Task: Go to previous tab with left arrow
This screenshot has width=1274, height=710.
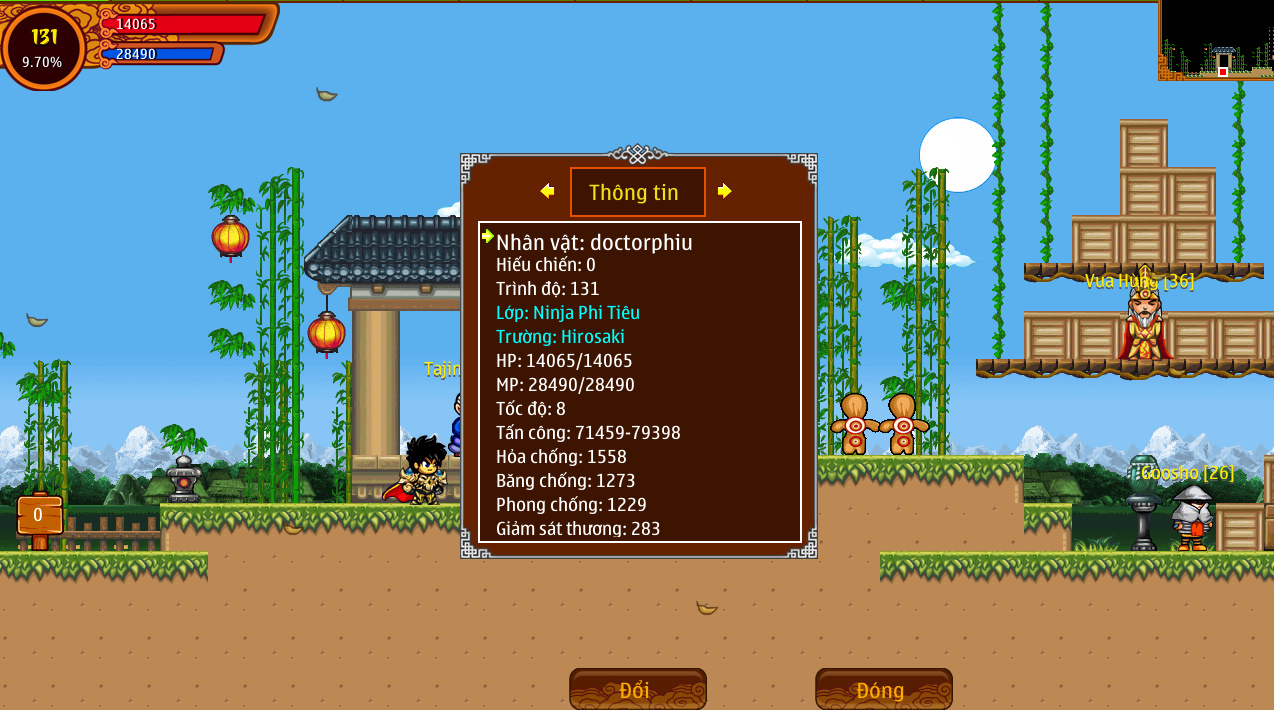Action: (x=547, y=191)
